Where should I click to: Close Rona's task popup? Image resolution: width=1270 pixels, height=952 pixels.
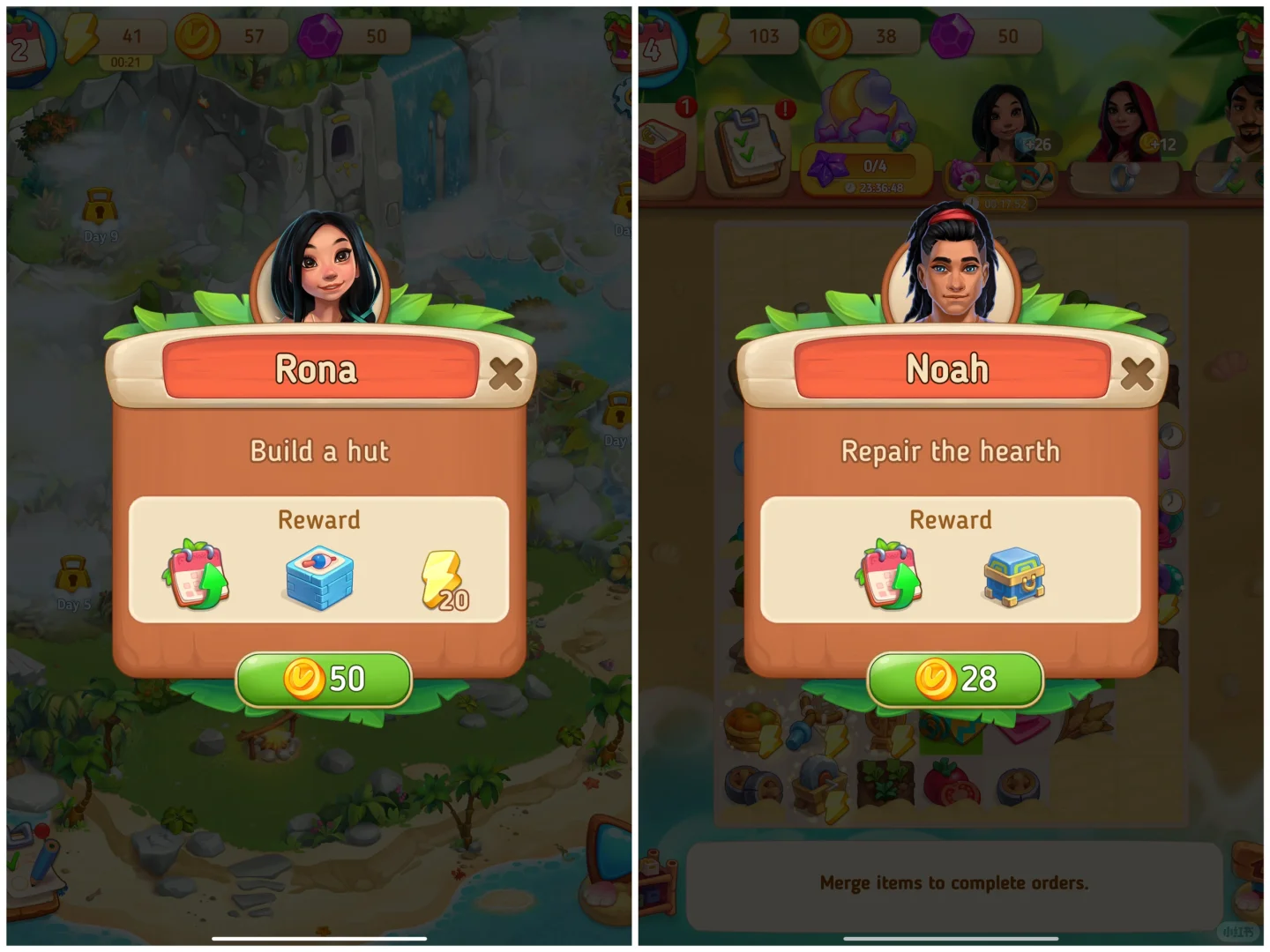pos(505,374)
